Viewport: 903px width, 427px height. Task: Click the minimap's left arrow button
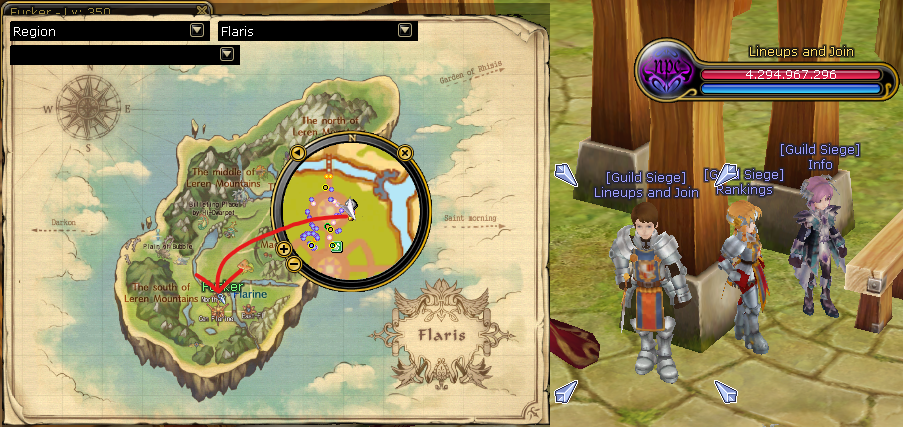297,152
